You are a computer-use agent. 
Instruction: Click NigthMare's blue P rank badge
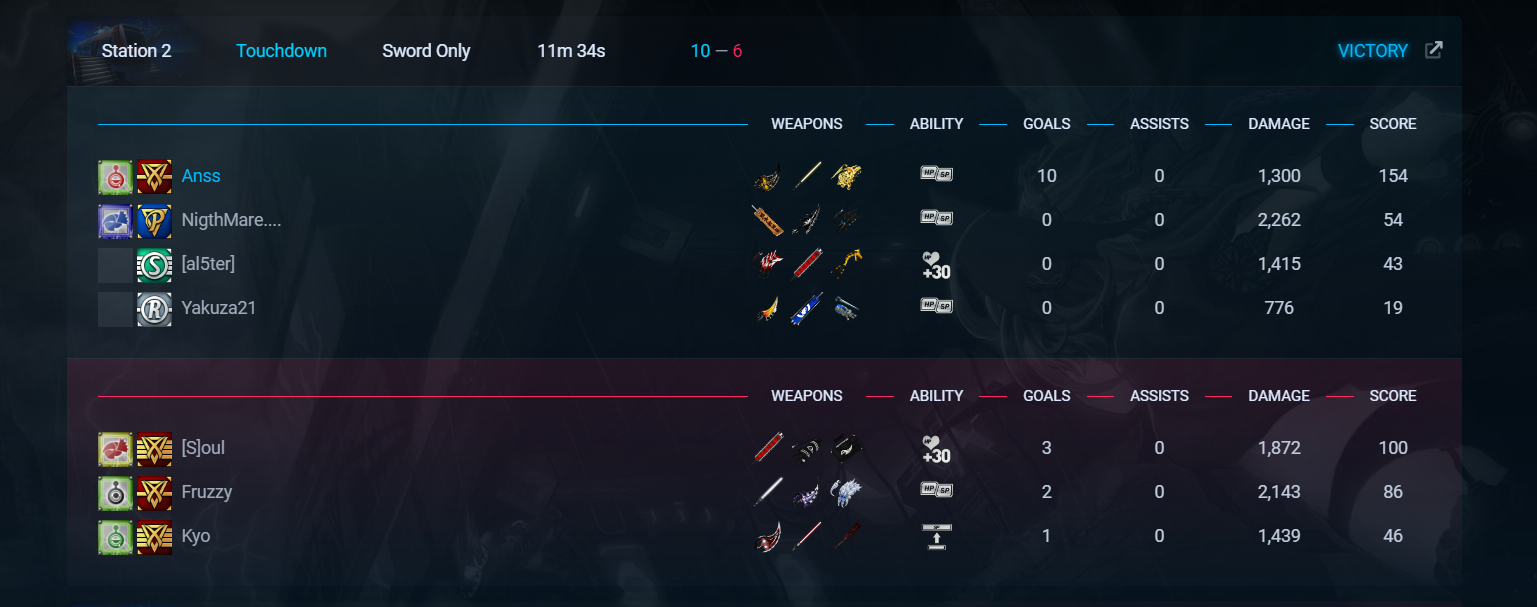tap(154, 221)
